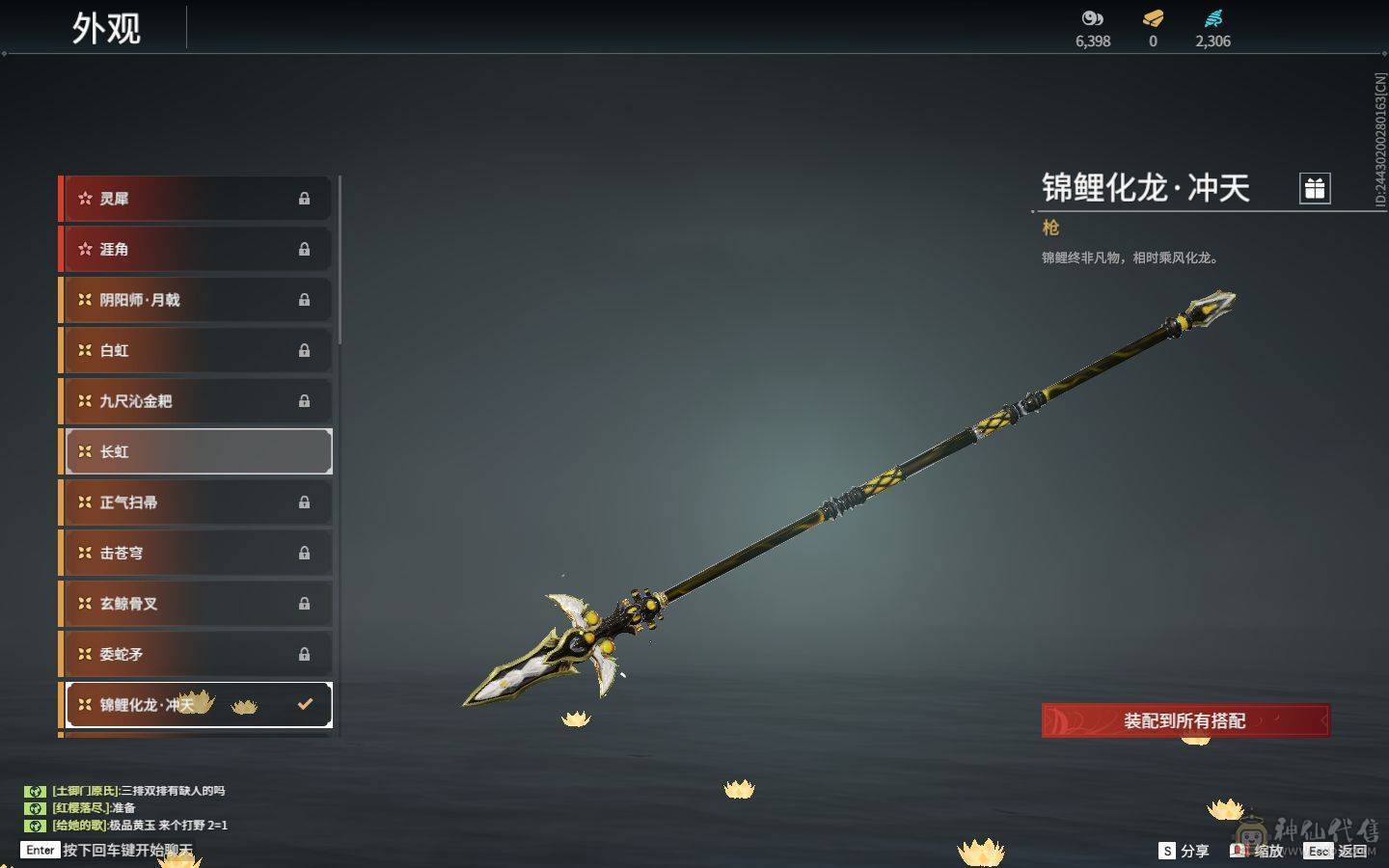The width and height of the screenshot is (1389, 868).
Task: Click the lotus petals icon on the 锦鲤化龙·冲天 row
Action: coord(246,705)
